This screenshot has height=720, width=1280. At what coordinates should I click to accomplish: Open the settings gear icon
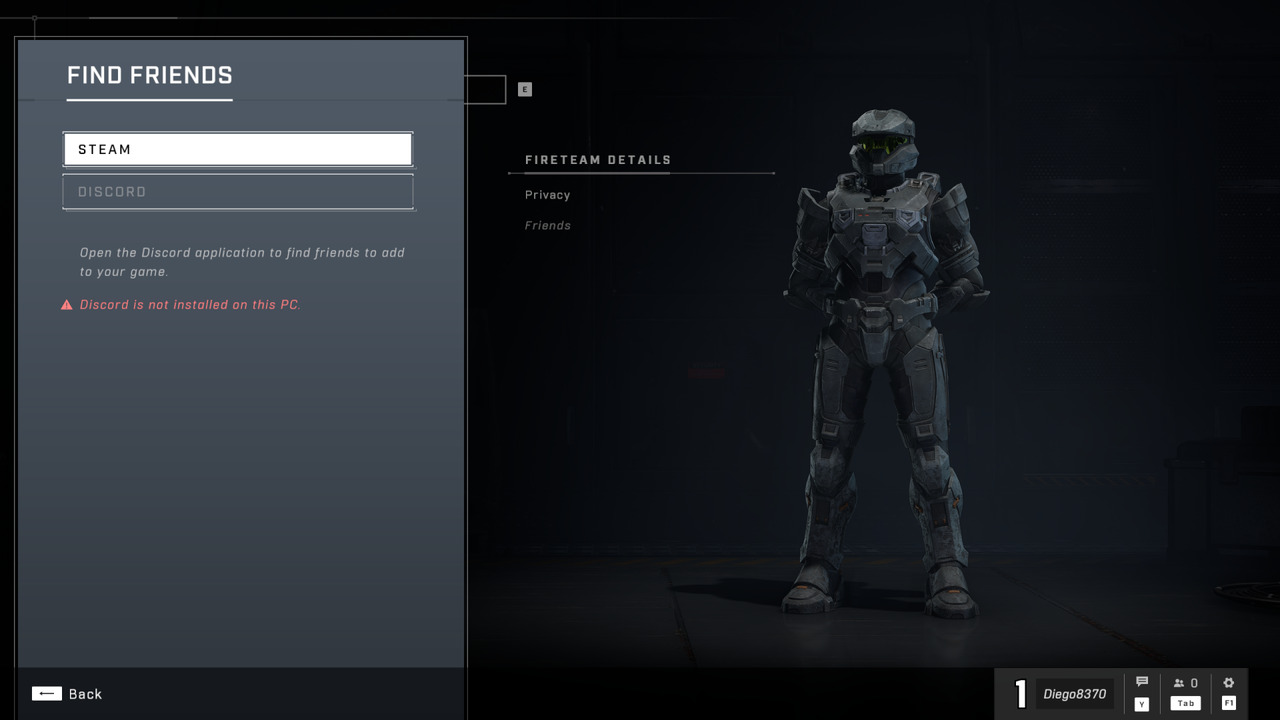1228,680
